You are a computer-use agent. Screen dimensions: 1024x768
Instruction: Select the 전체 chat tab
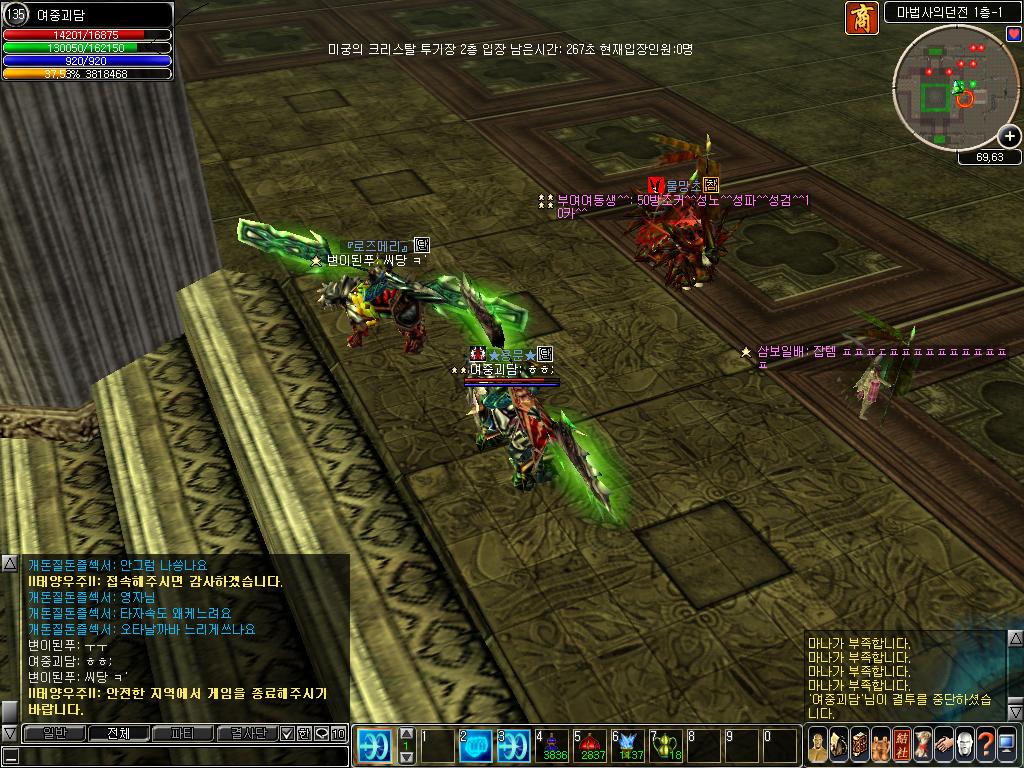click(115, 733)
